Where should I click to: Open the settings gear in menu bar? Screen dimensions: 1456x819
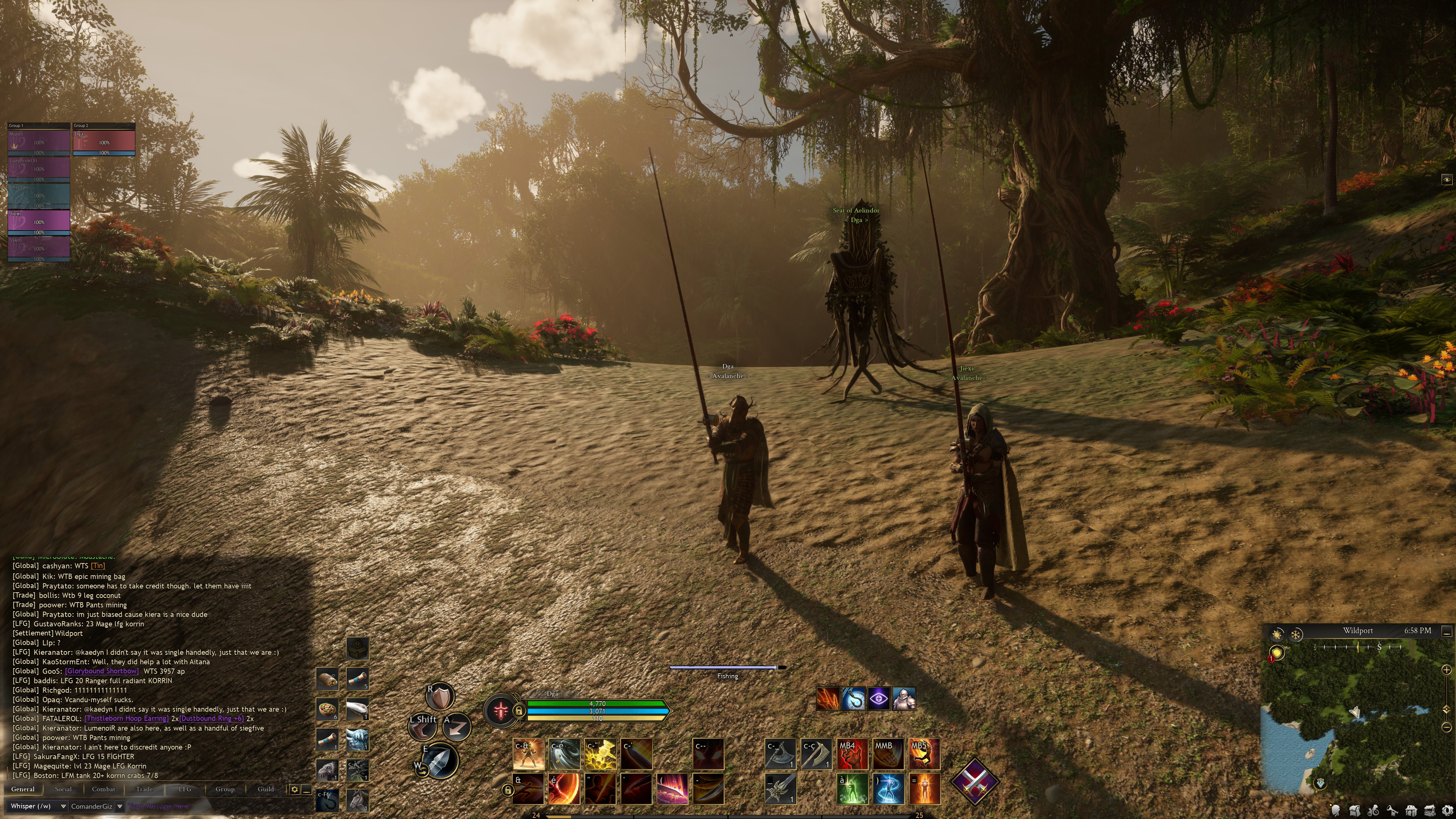1448,811
